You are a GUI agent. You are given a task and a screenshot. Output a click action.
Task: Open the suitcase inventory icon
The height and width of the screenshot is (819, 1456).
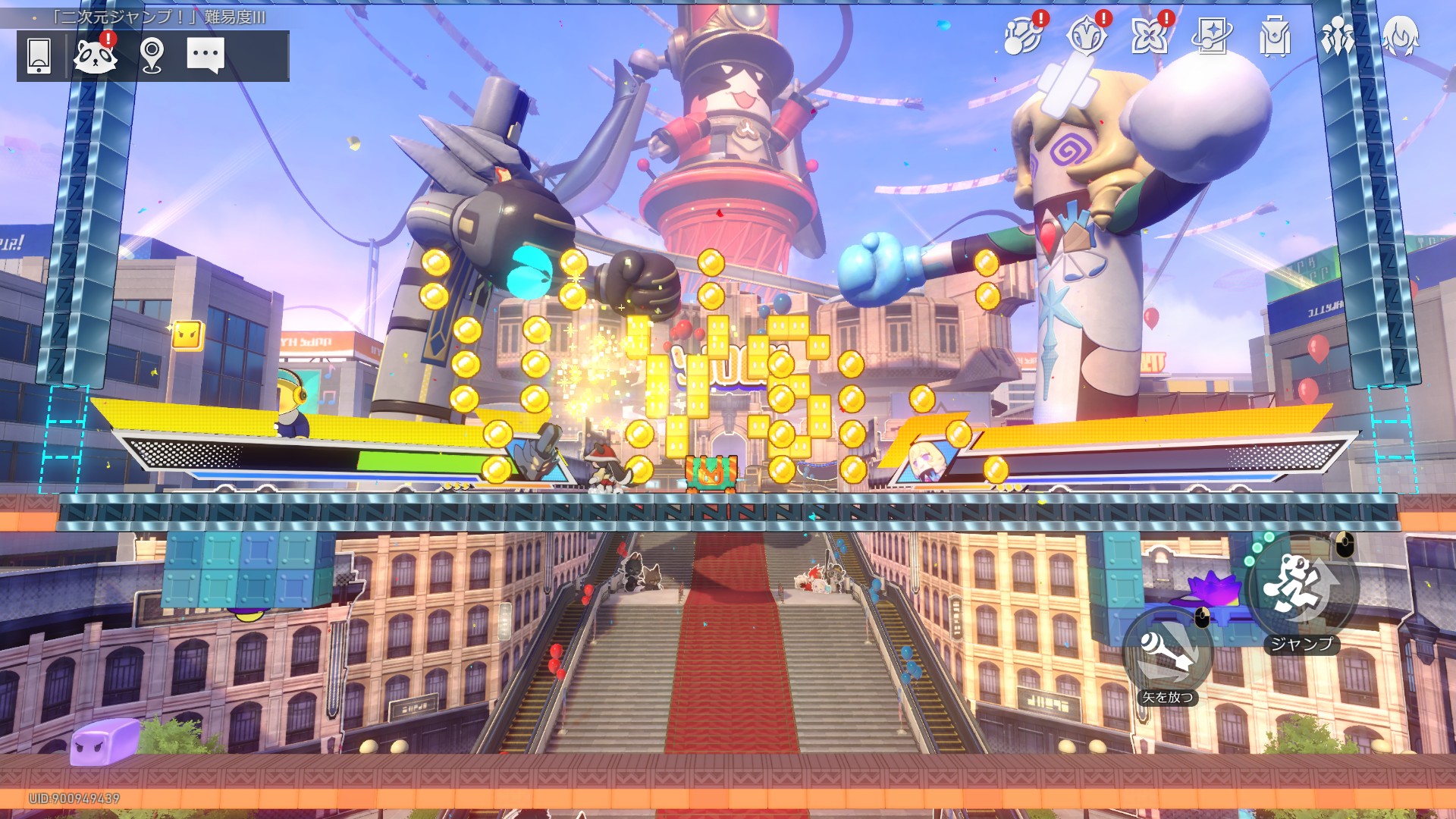1274,36
